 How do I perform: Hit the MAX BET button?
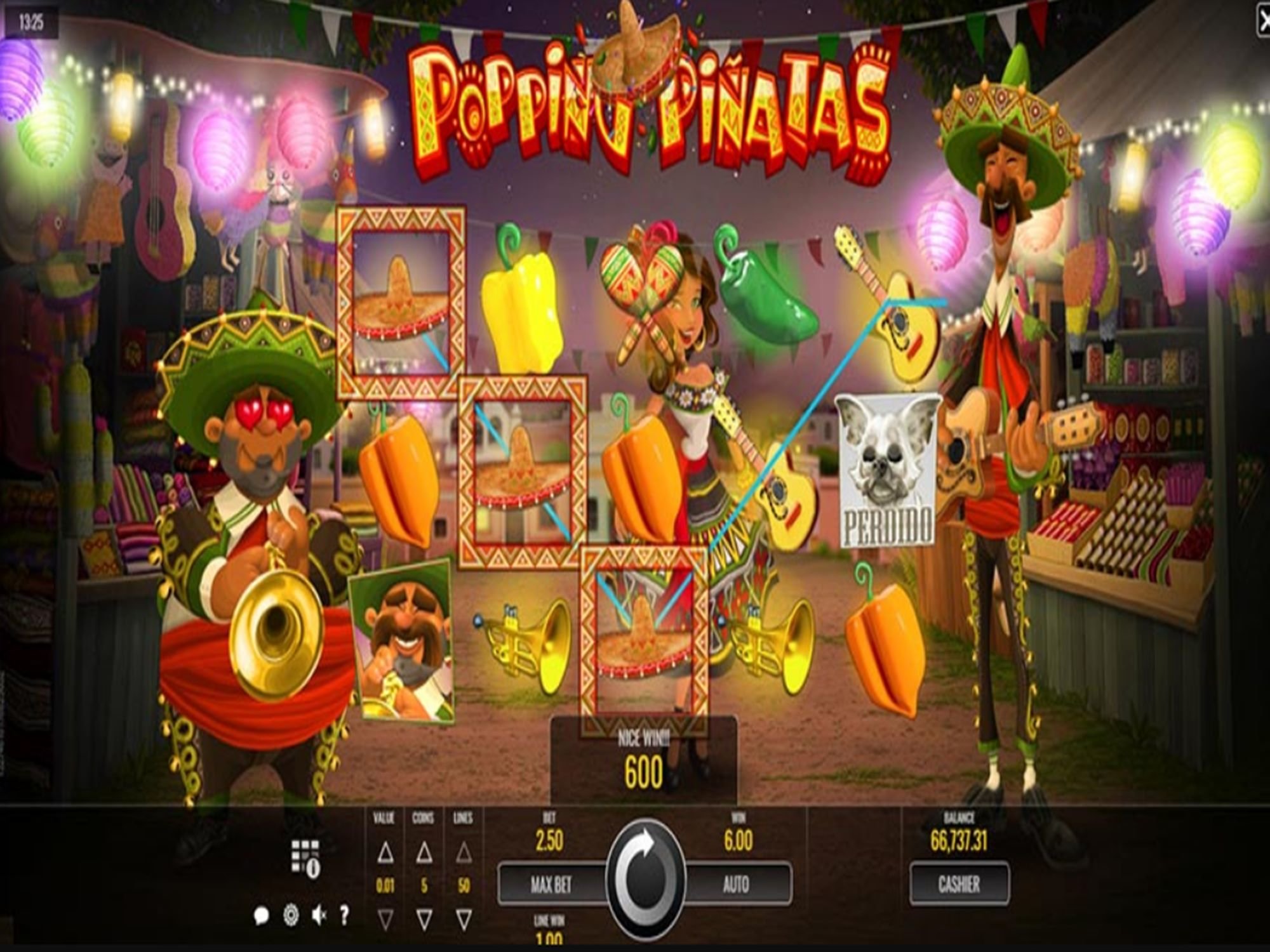point(551,884)
